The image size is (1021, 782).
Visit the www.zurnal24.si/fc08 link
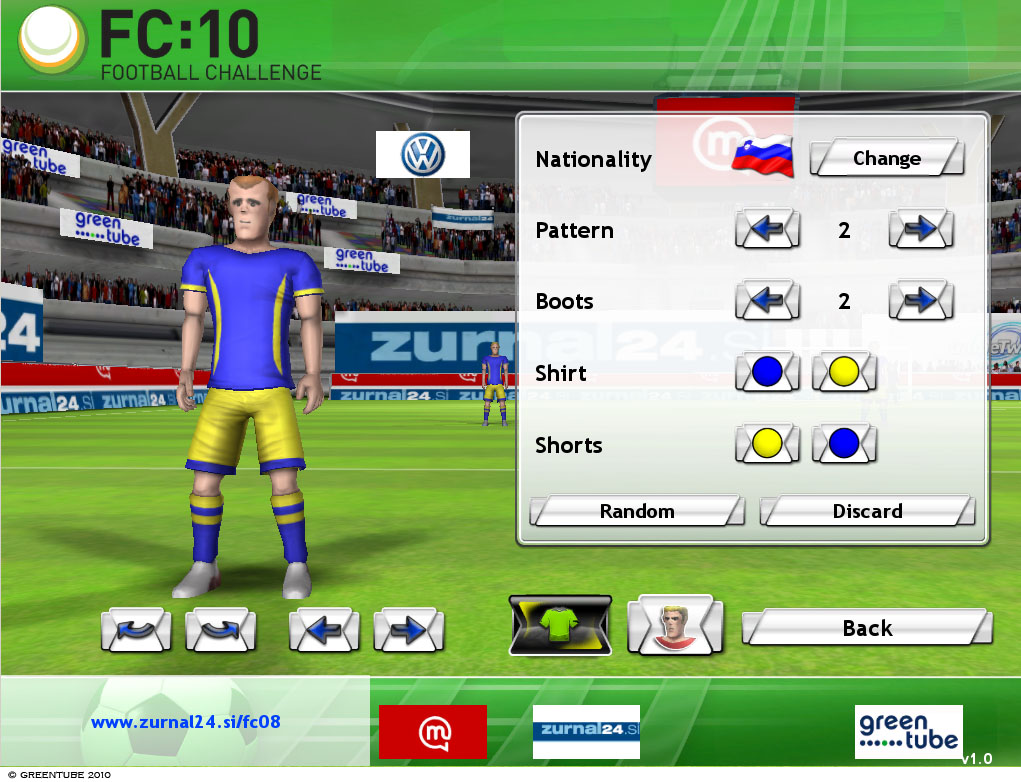point(188,721)
